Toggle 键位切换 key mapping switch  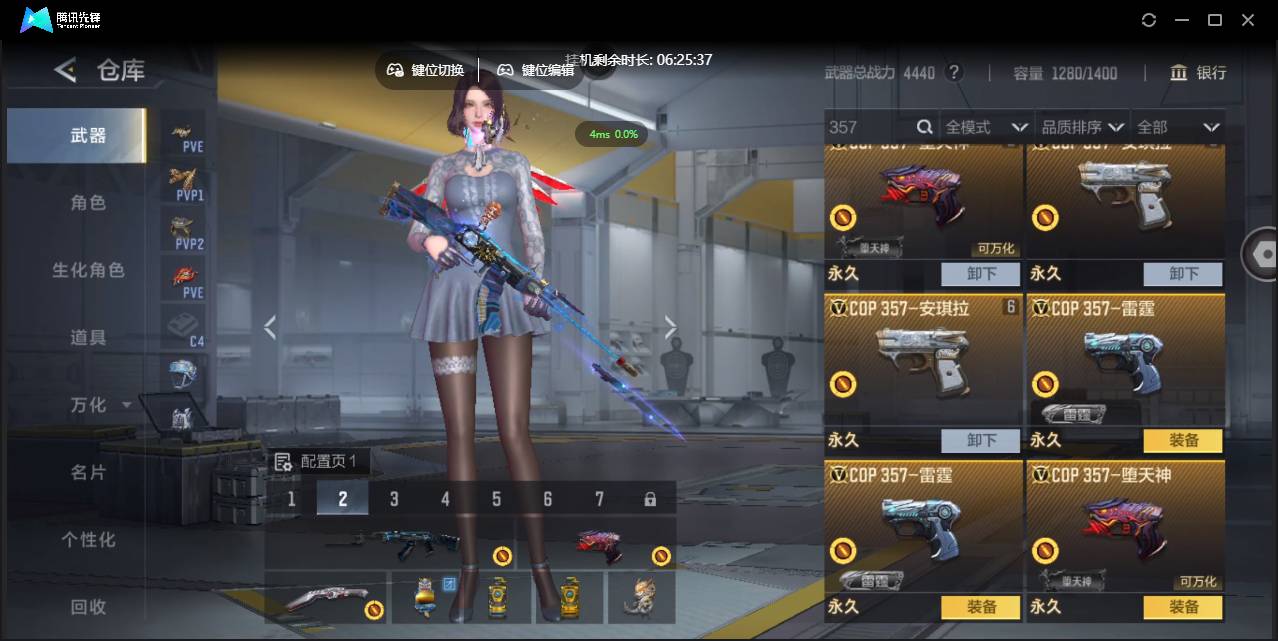(426, 70)
